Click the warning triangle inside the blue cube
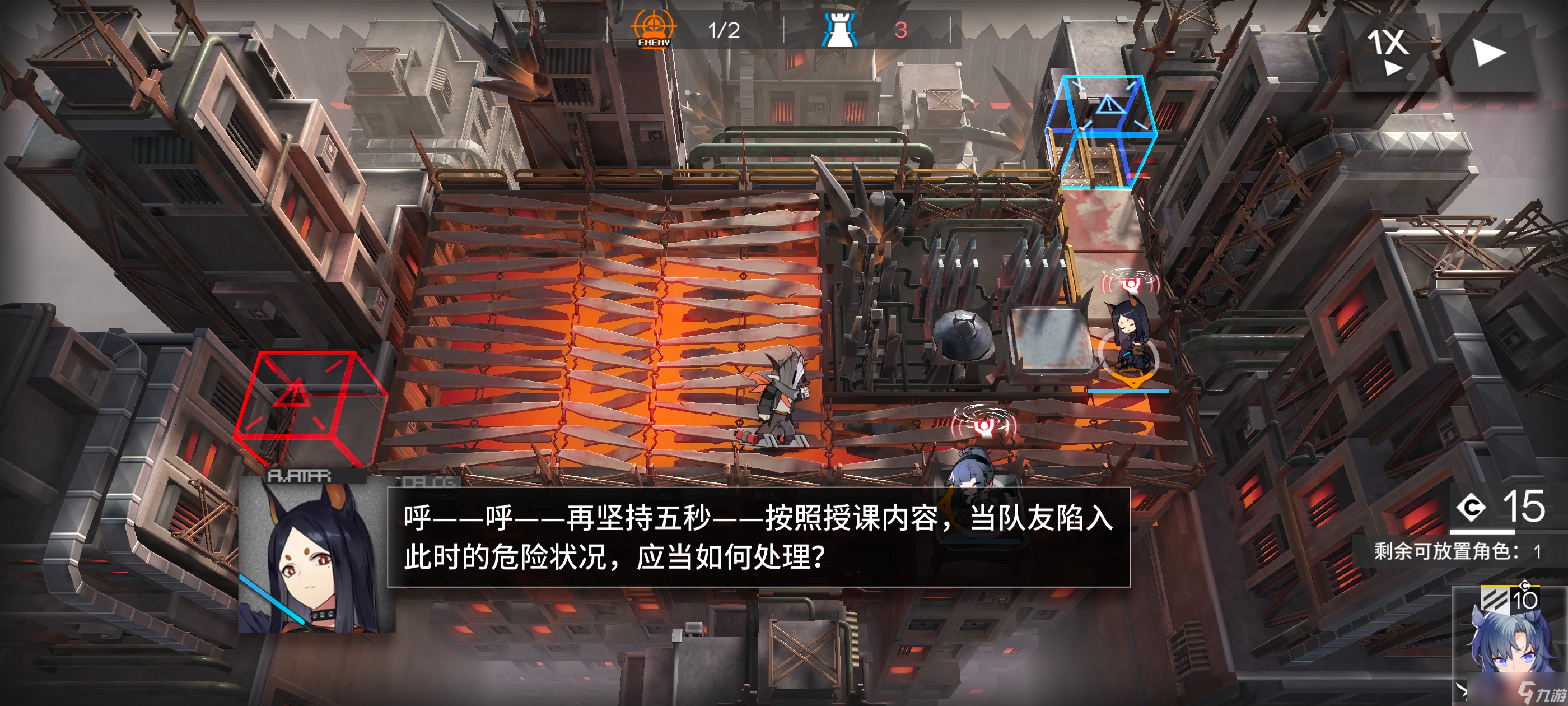Viewport: 1568px width, 706px height. click(x=1113, y=104)
